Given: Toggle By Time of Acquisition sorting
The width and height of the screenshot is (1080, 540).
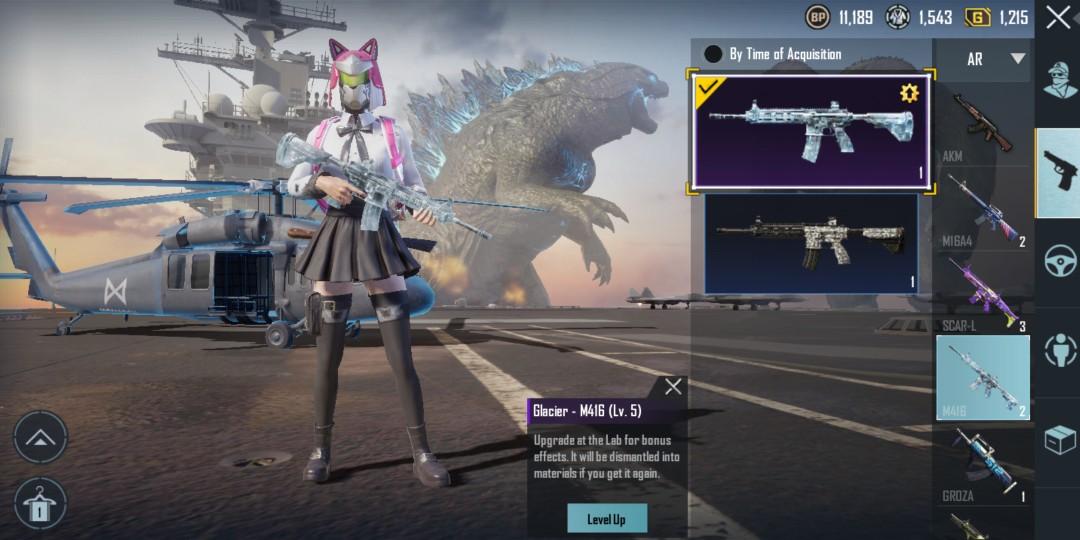Looking at the screenshot, I should [713, 54].
